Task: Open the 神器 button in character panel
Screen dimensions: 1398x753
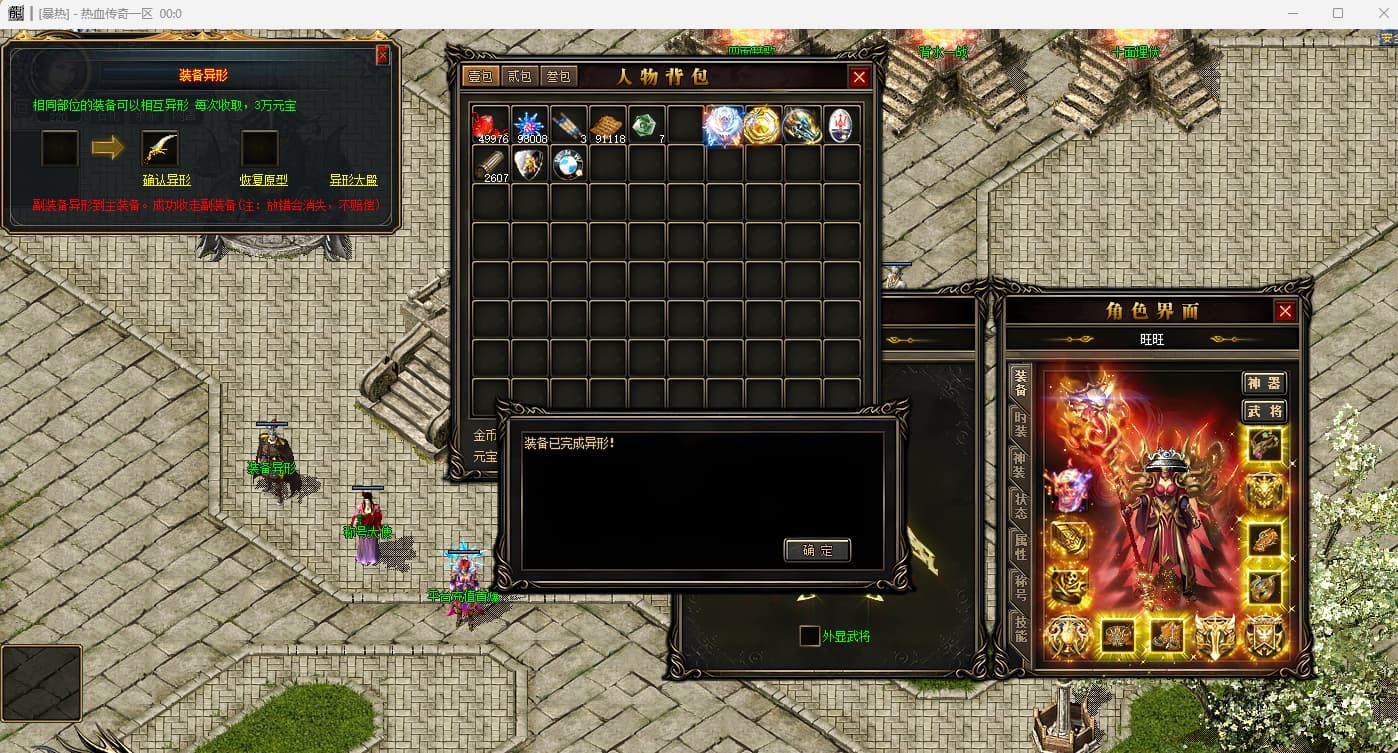Action: (x=1264, y=383)
